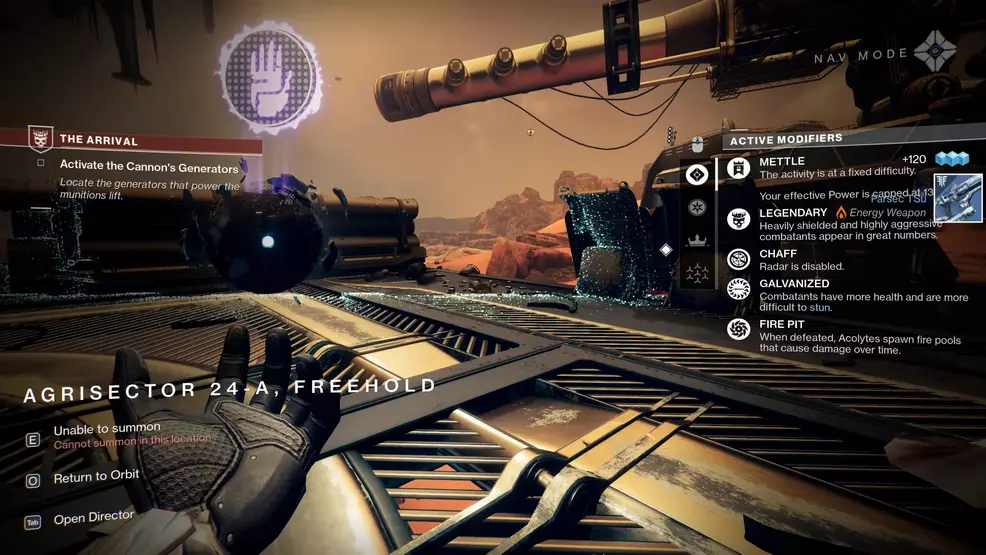This screenshot has width=986, height=555.
Task: Select the Chaff modifier icon
Action: [x=739, y=260]
